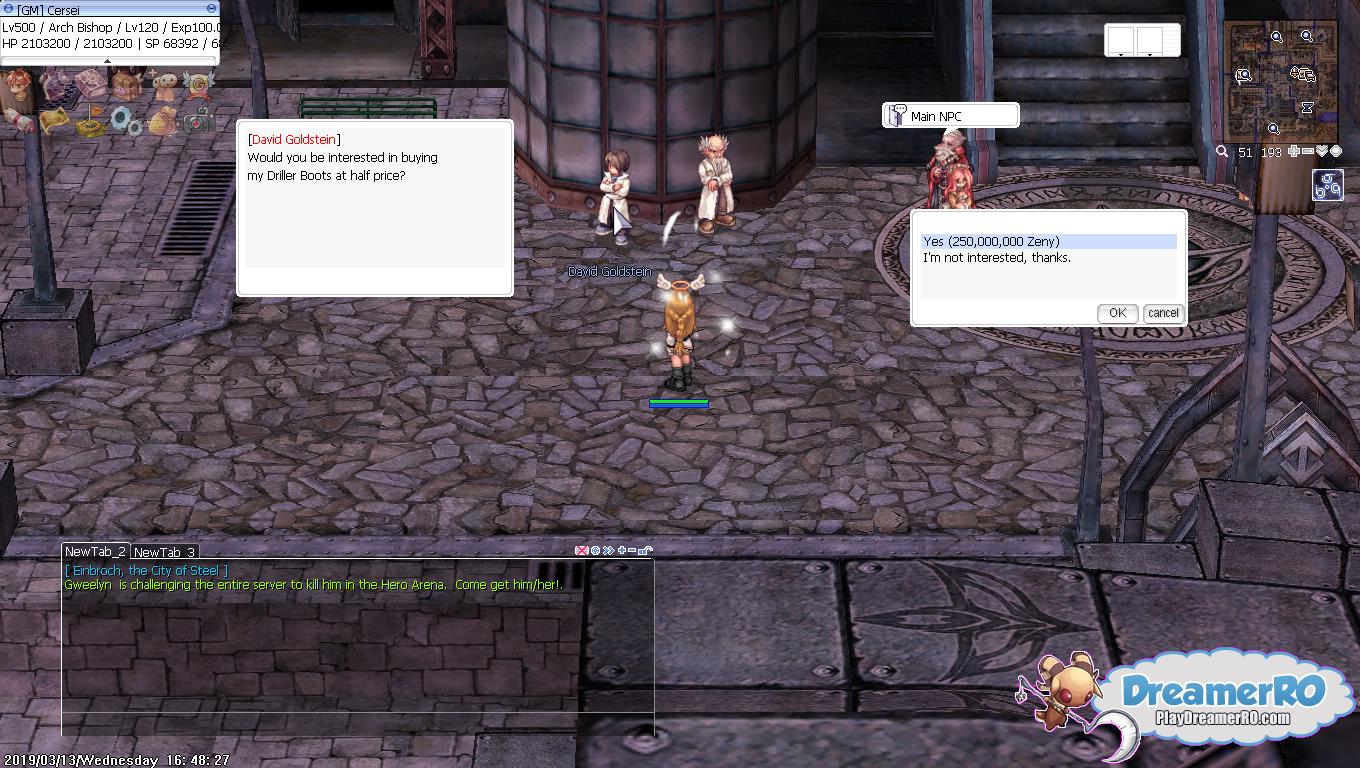1360x768 pixels.
Task: Remove chat tab with minus icon
Action: (x=633, y=550)
